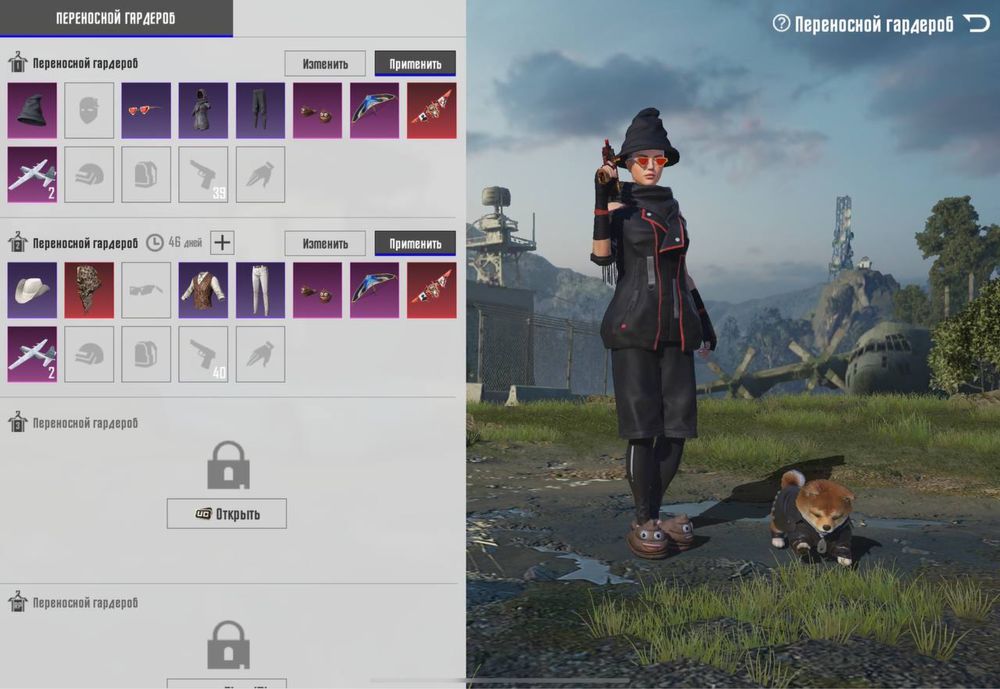Image resolution: width=1000 pixels, height=689 pixels.
Task: Select the red heart glasses slot
Action: [146, 110]
